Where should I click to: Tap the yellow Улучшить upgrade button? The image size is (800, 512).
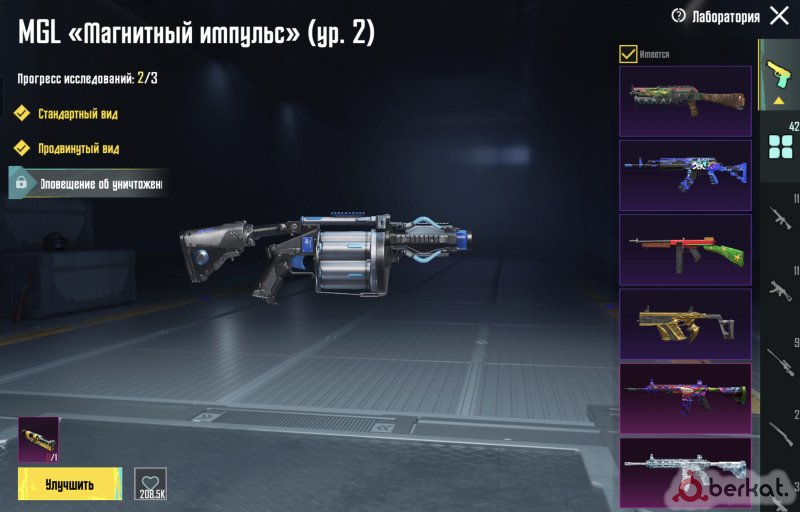(x=69, y=485)
